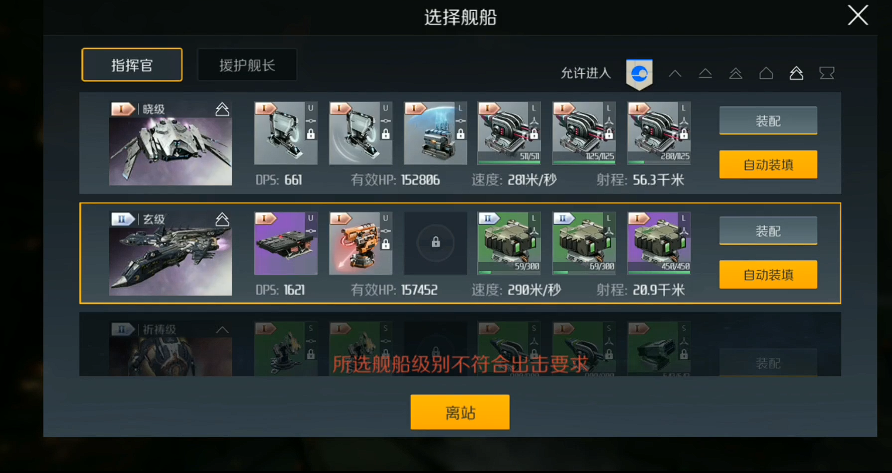Viewport: 892px width, 473px height.
Task: Click the locked empty module slot on 玄级
Action: point(435,243)
